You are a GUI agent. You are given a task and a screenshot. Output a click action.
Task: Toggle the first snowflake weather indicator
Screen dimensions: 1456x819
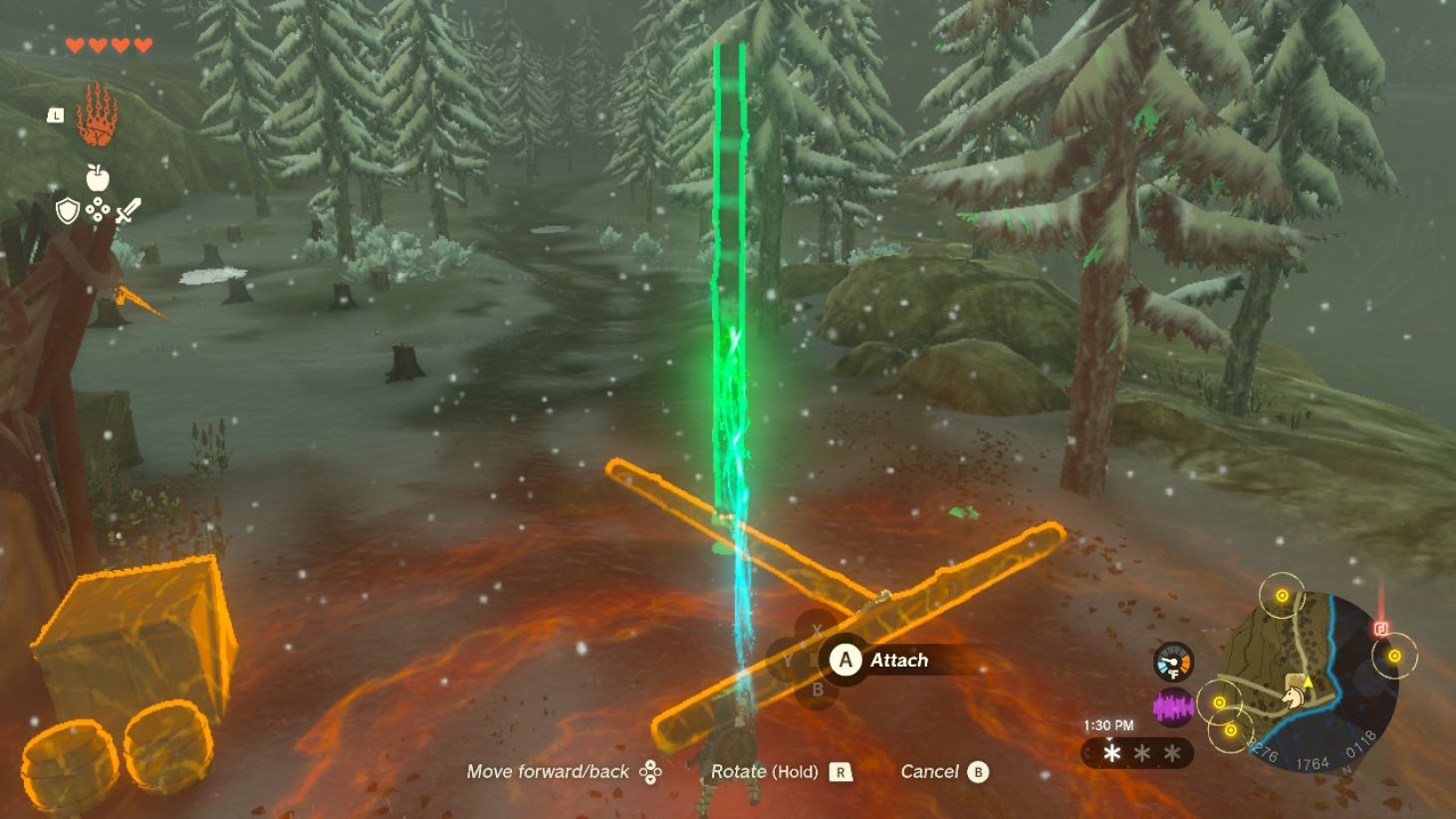[x=1111, y=753]
